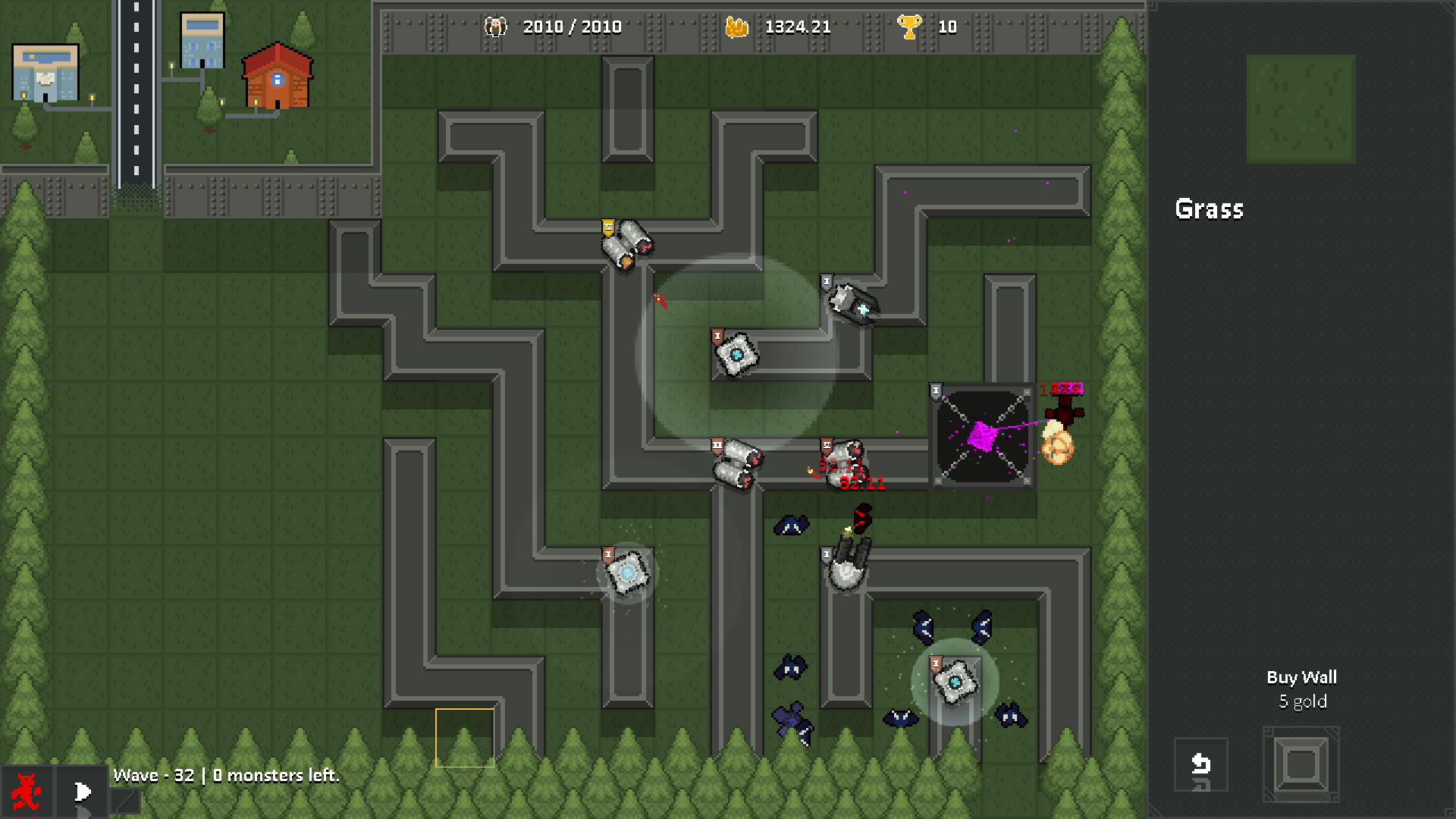
Task: Click the curved back arrow button
Action: tap(1200, 764)
